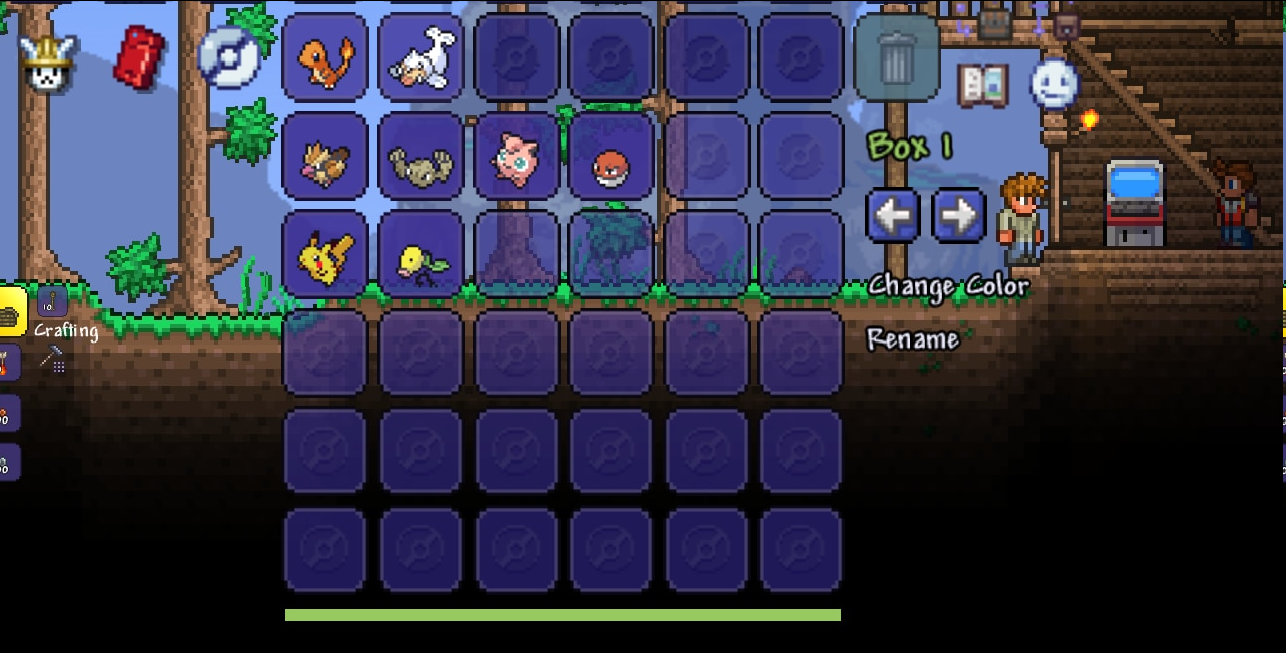The width and height of the screenshot is (1286, 653).
Task: Switch to the next box with right arrow
Action: (958, 214)
